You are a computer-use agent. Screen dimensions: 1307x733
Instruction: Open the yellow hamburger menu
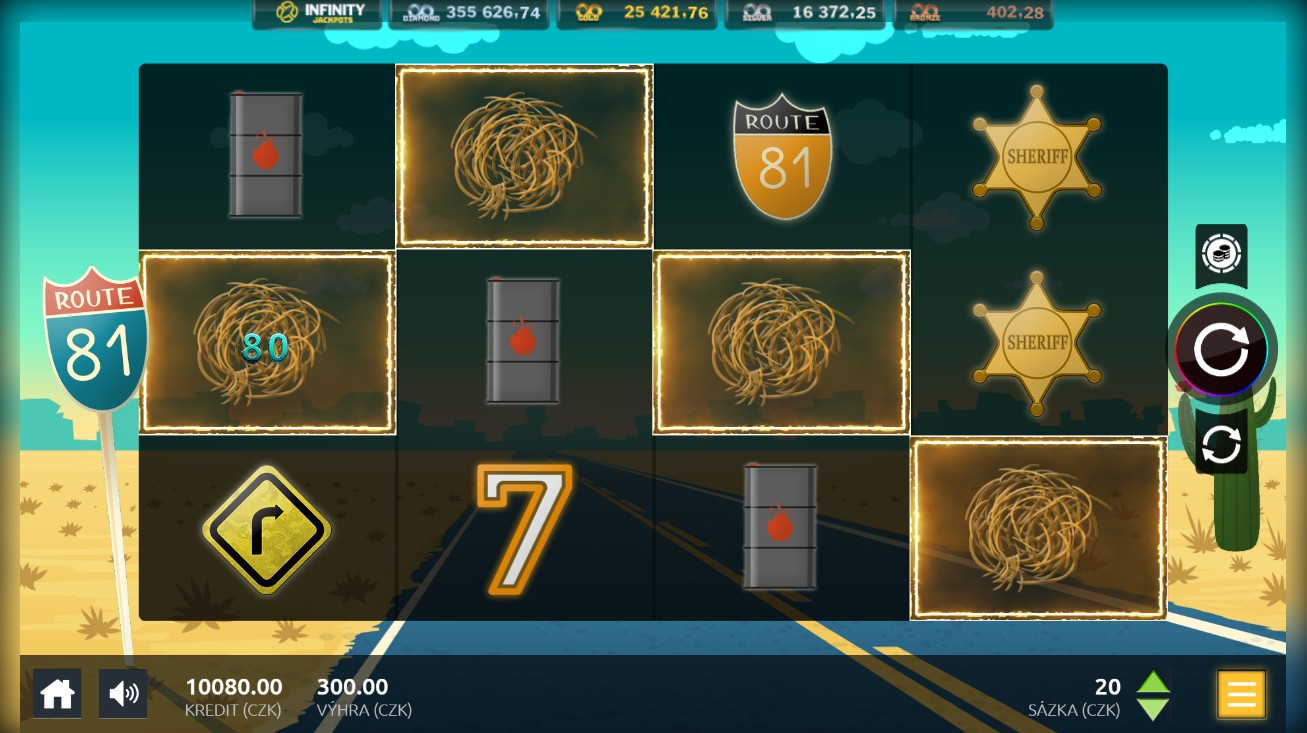tap(1241, 693)
